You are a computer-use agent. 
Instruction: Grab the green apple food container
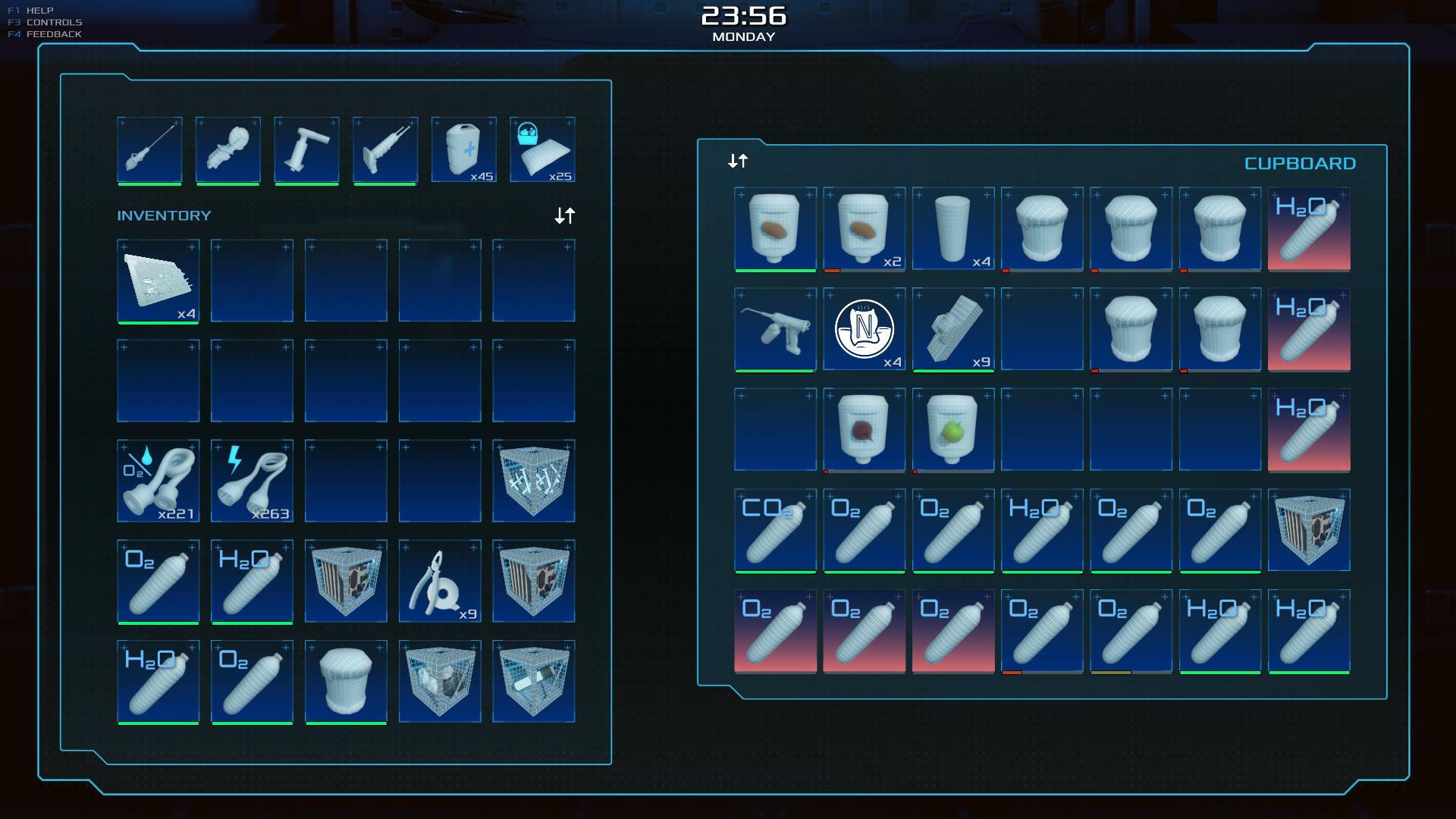pos(952,429)
